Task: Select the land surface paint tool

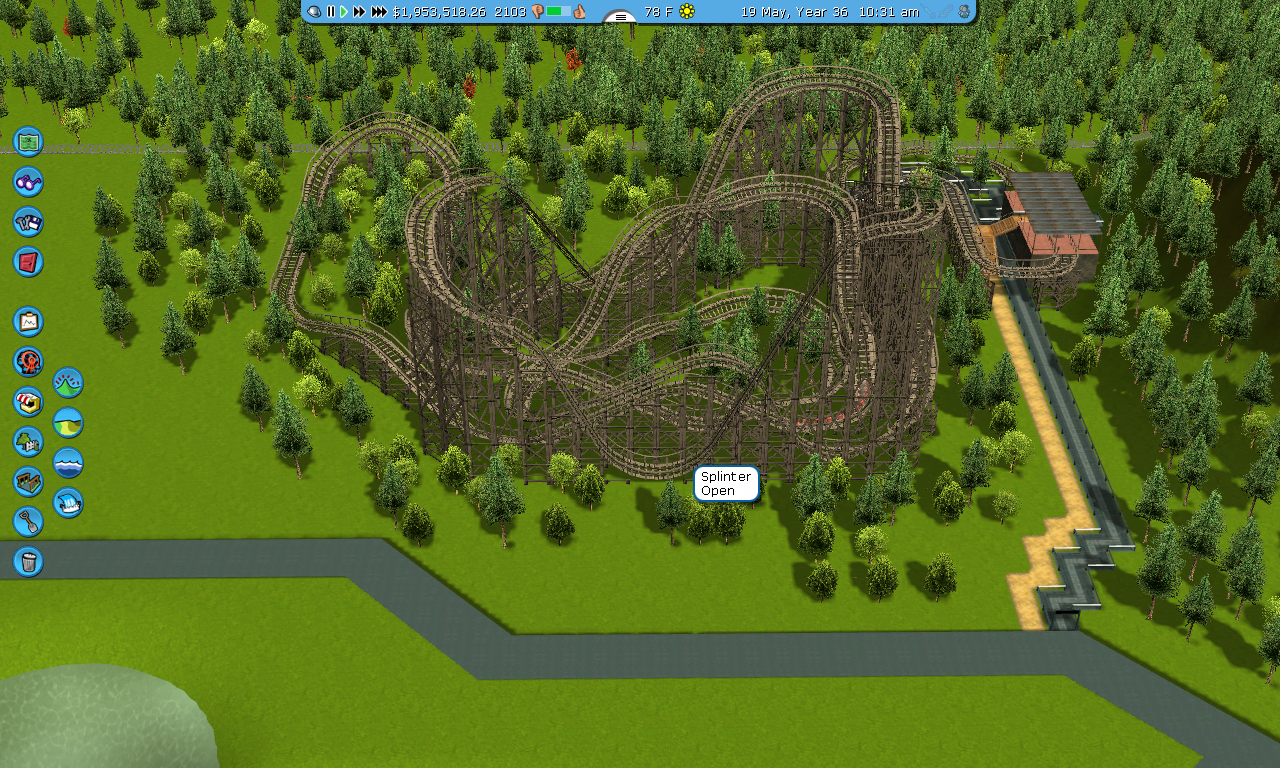Action: tap(68, 422)
